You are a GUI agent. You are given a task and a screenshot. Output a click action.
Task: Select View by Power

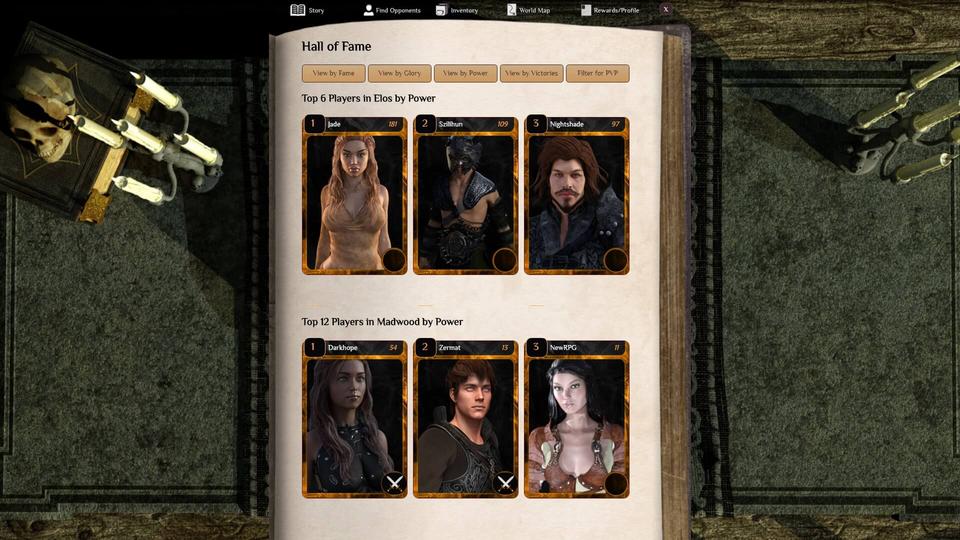(x=465, y=73)
